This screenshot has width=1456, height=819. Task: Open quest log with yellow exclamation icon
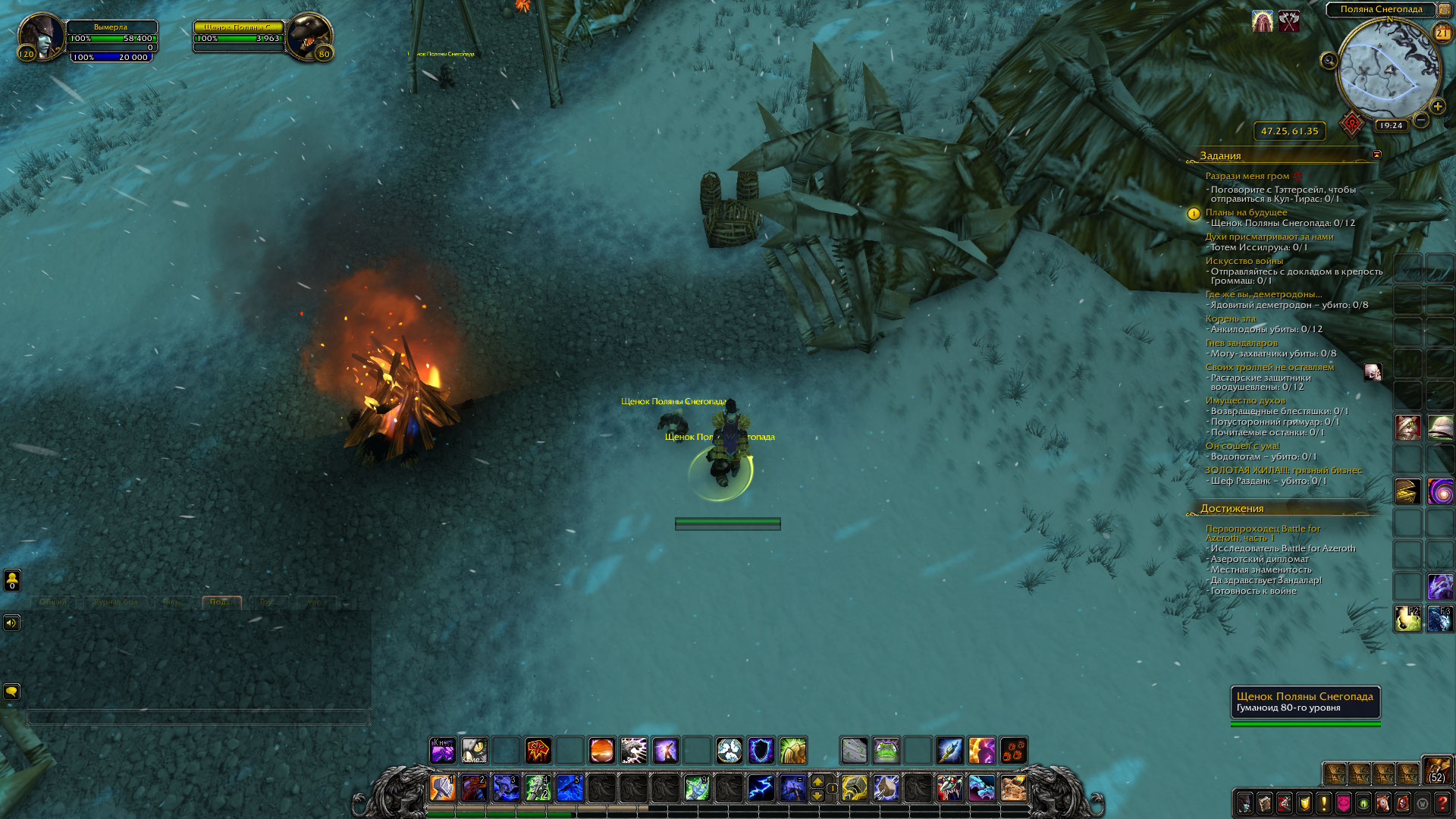coord(1324,802)
